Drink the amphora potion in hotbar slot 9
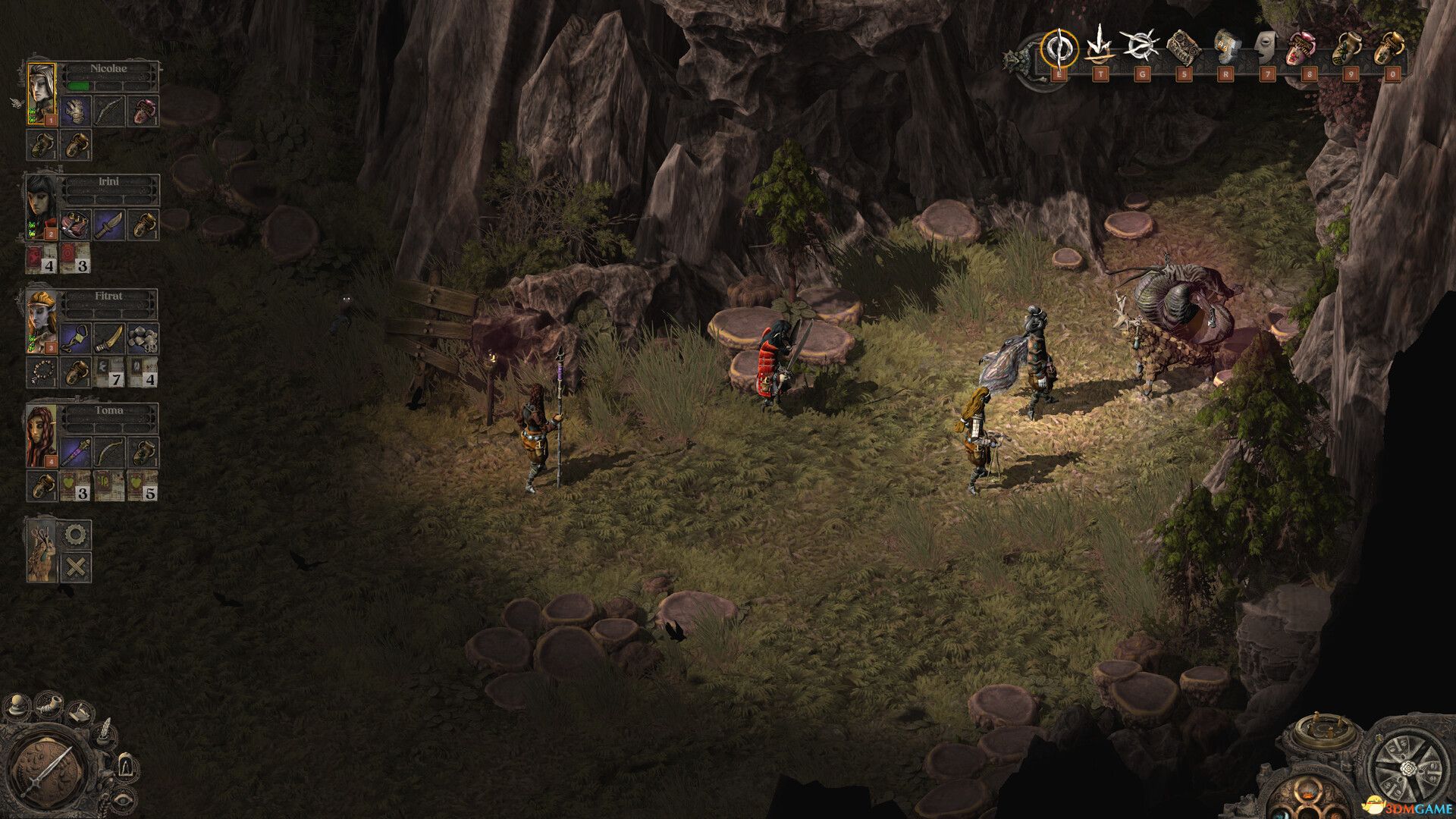The image size is (1456, 819). tap(1347, 49)
